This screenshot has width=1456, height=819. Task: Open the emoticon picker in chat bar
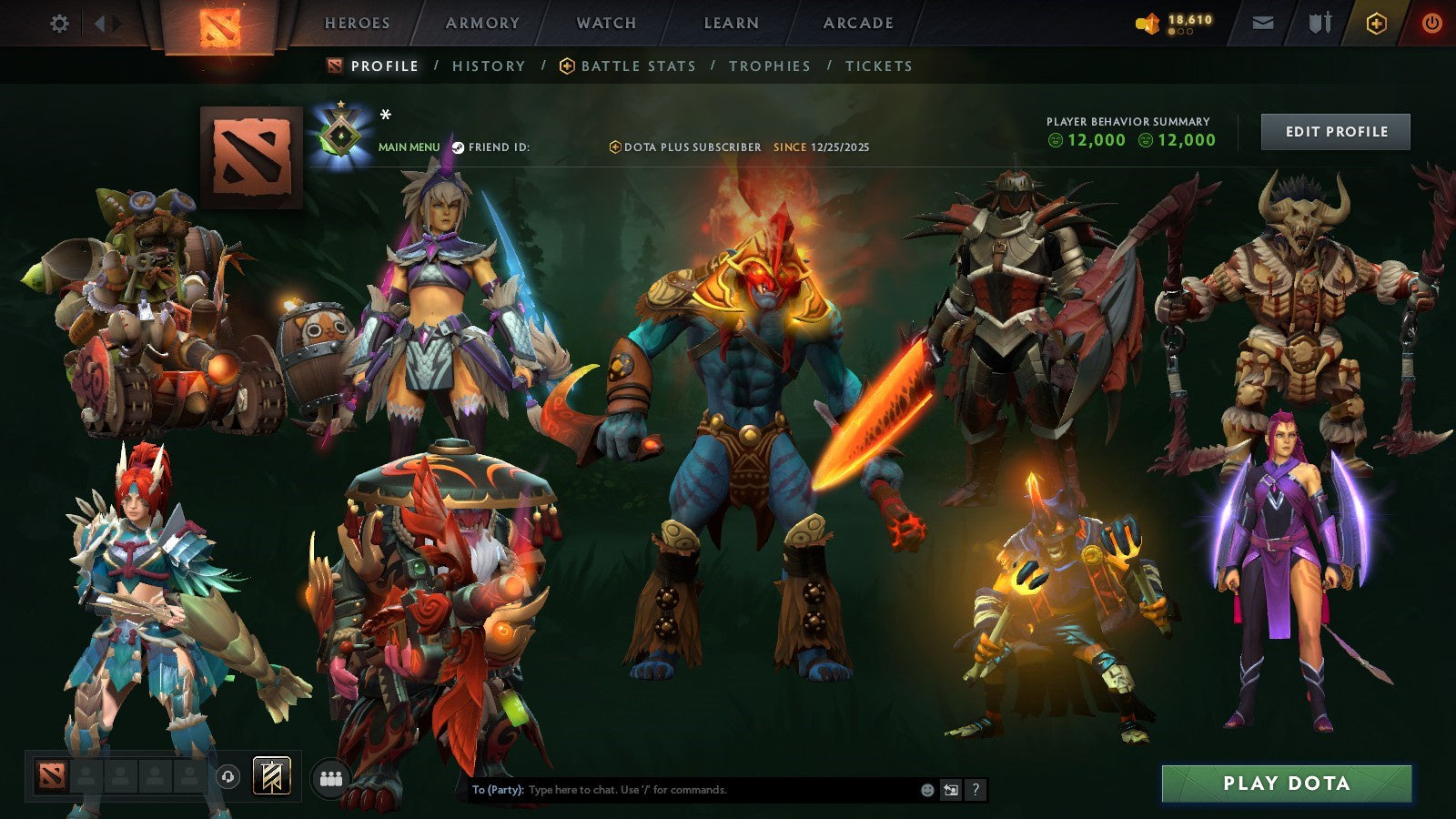pyautogui.click(x=926, y=790)
